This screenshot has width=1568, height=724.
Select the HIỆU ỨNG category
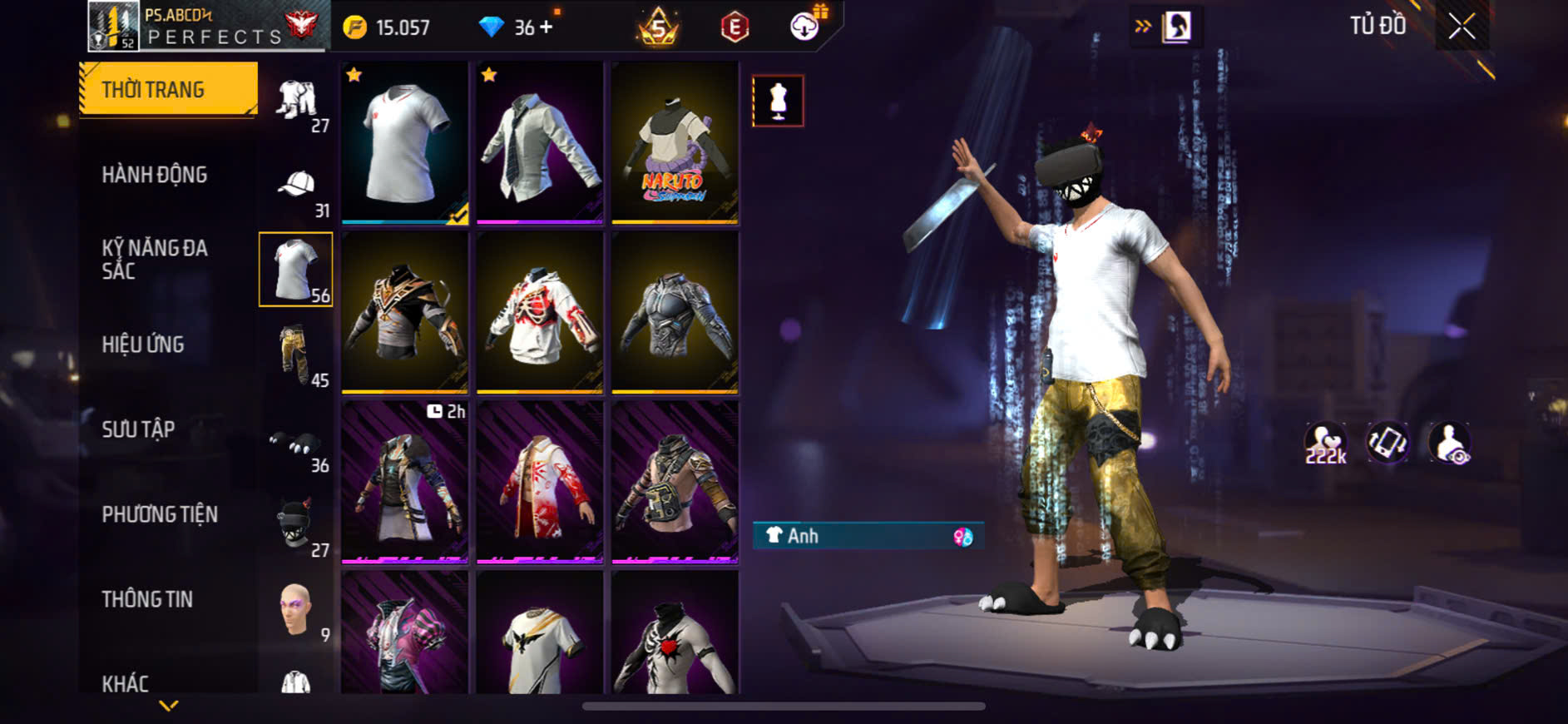pos(143,345)
